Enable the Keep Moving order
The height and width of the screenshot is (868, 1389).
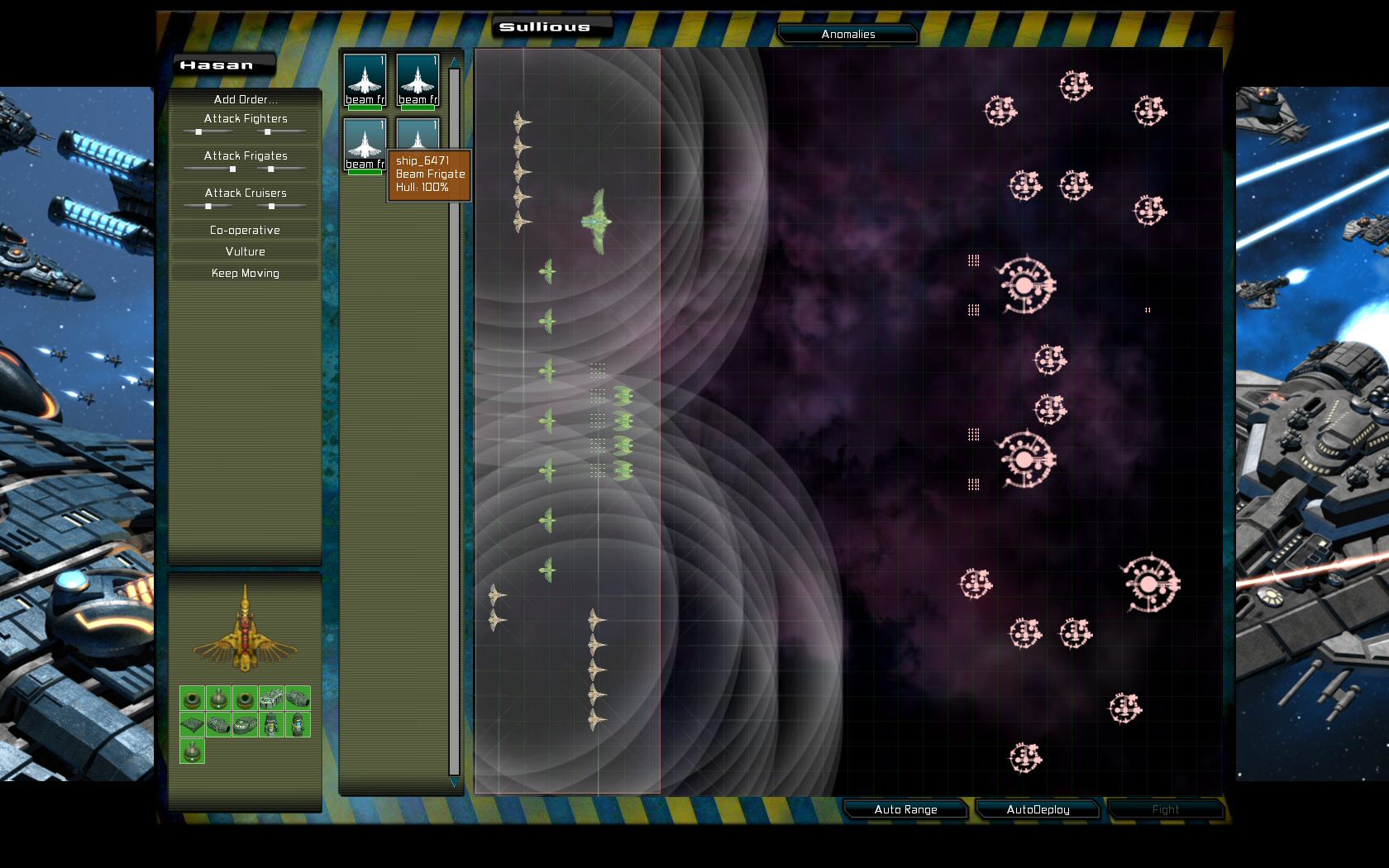point(245,273)
